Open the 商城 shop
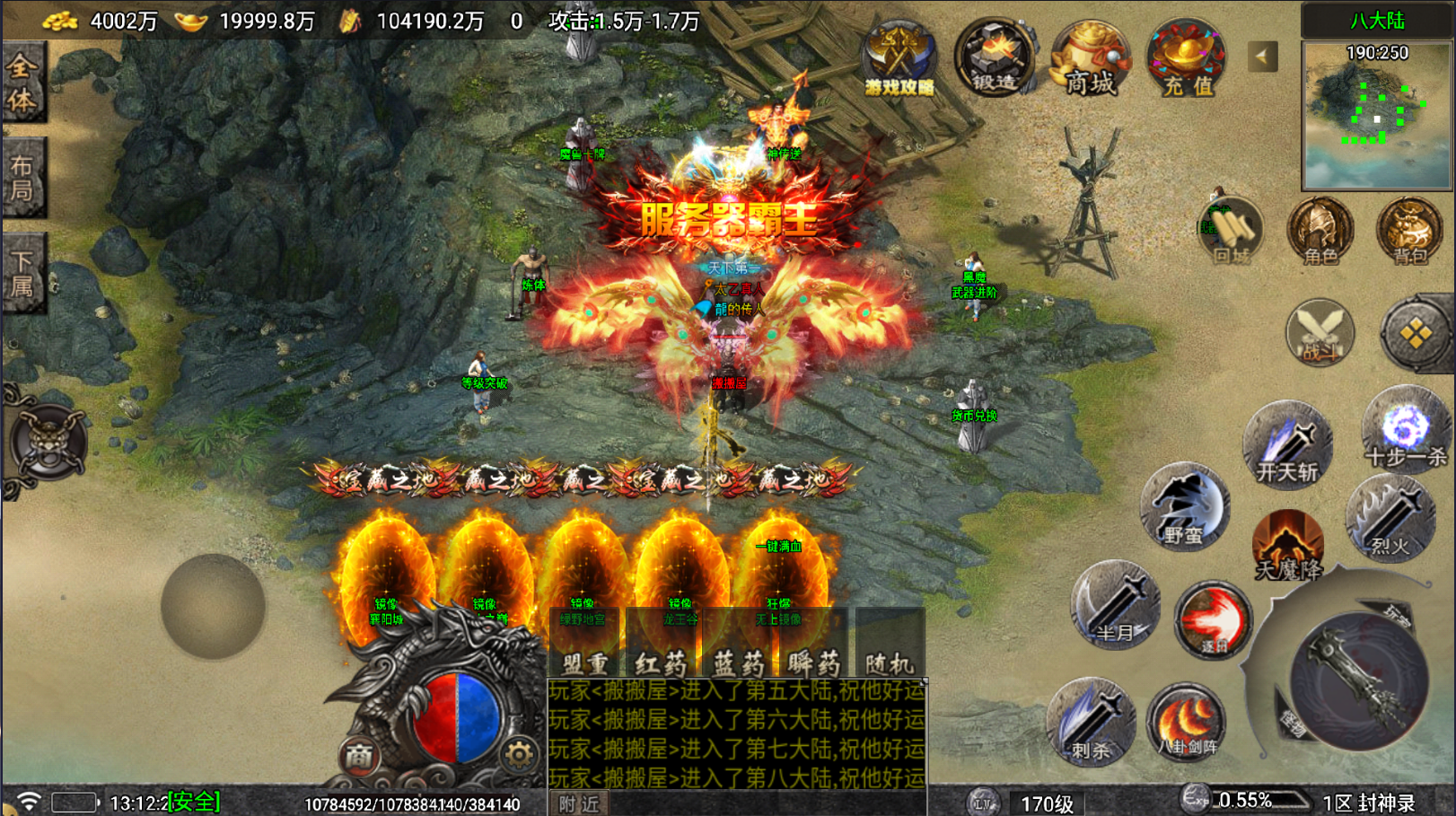1456x816 pixels. pyautogui.click(x=1090, y=59)
